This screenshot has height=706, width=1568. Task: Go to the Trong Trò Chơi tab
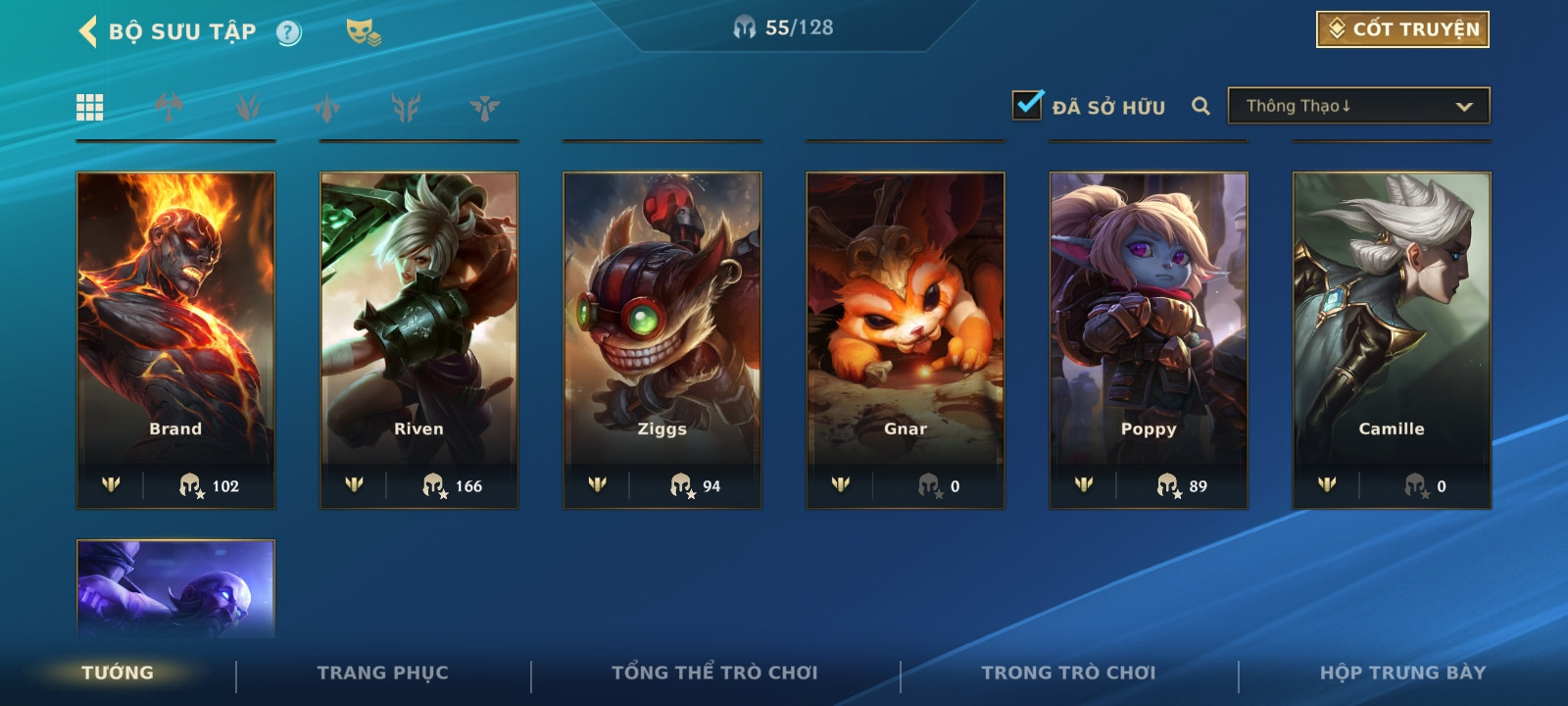pos(1068,673)
